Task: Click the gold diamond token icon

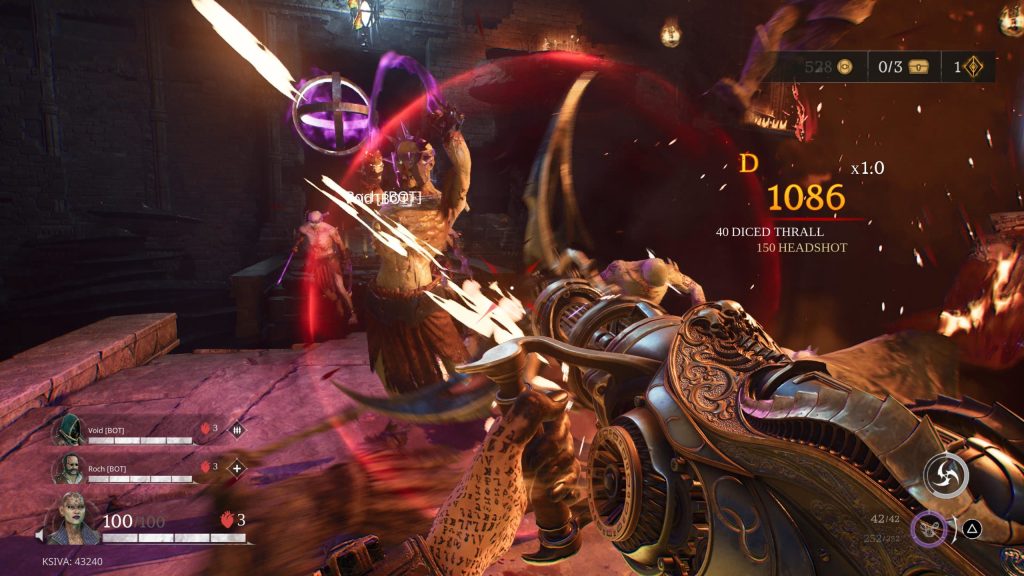Action: [x=971, y=67]
